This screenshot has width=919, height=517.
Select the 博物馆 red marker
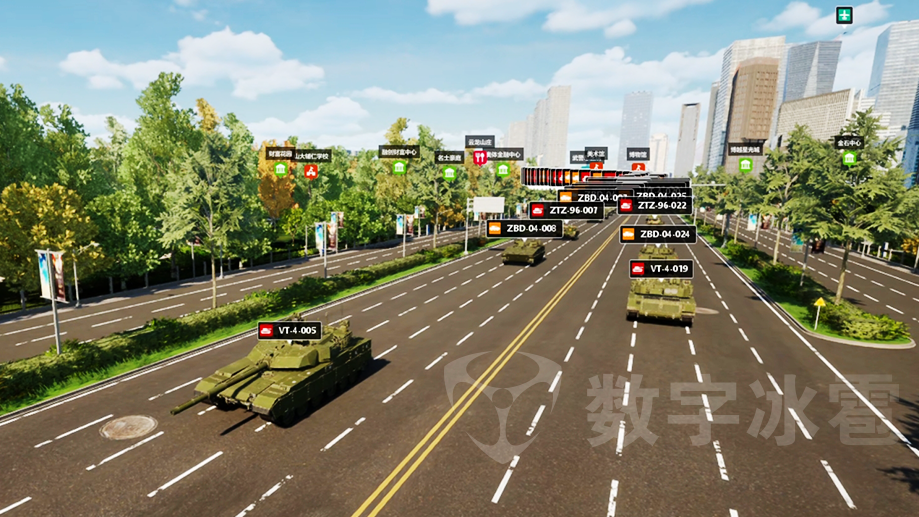(x=638, y=167)
